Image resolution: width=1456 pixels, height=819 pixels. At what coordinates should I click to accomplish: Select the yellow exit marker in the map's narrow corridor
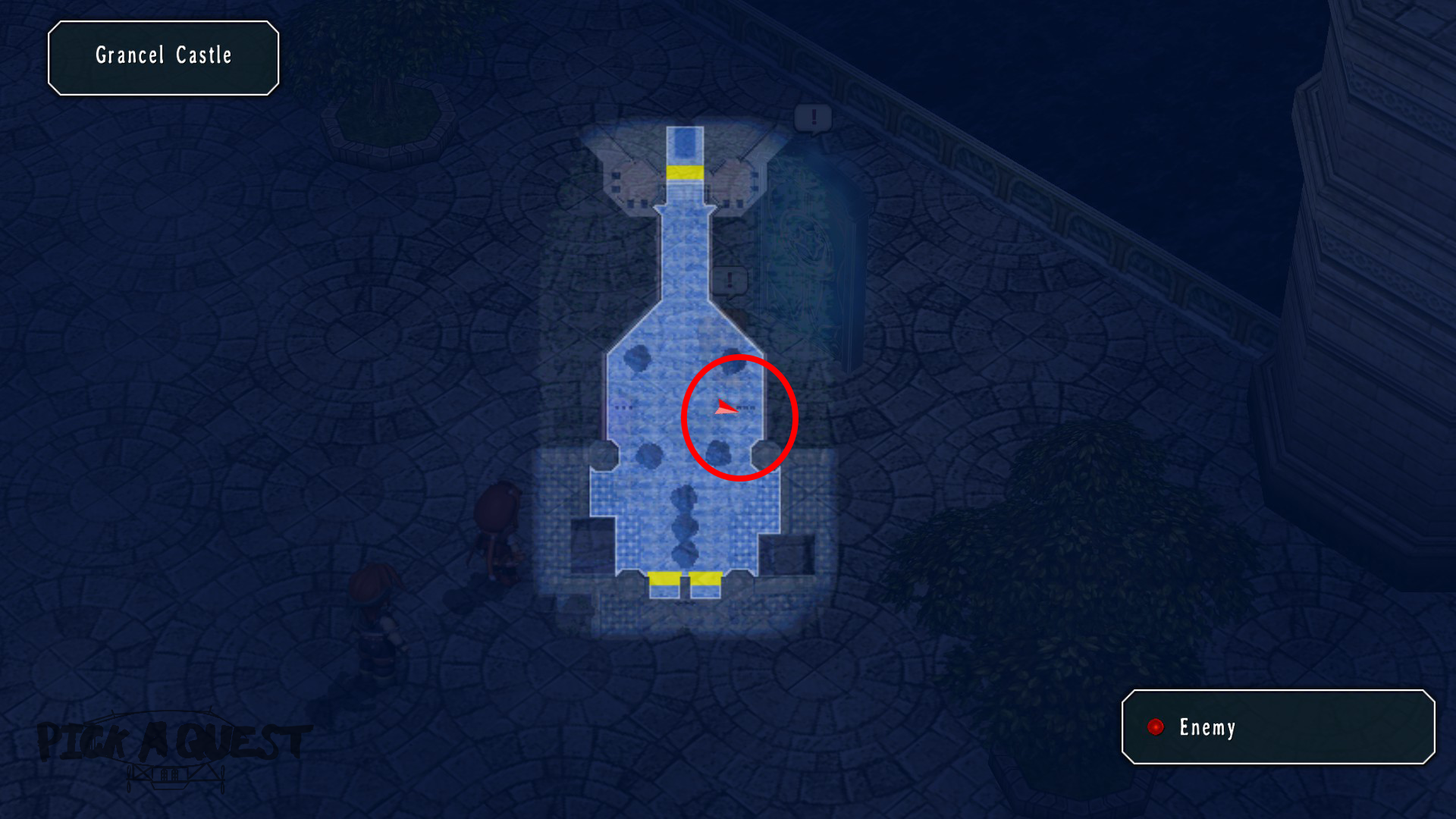(685, 172)
